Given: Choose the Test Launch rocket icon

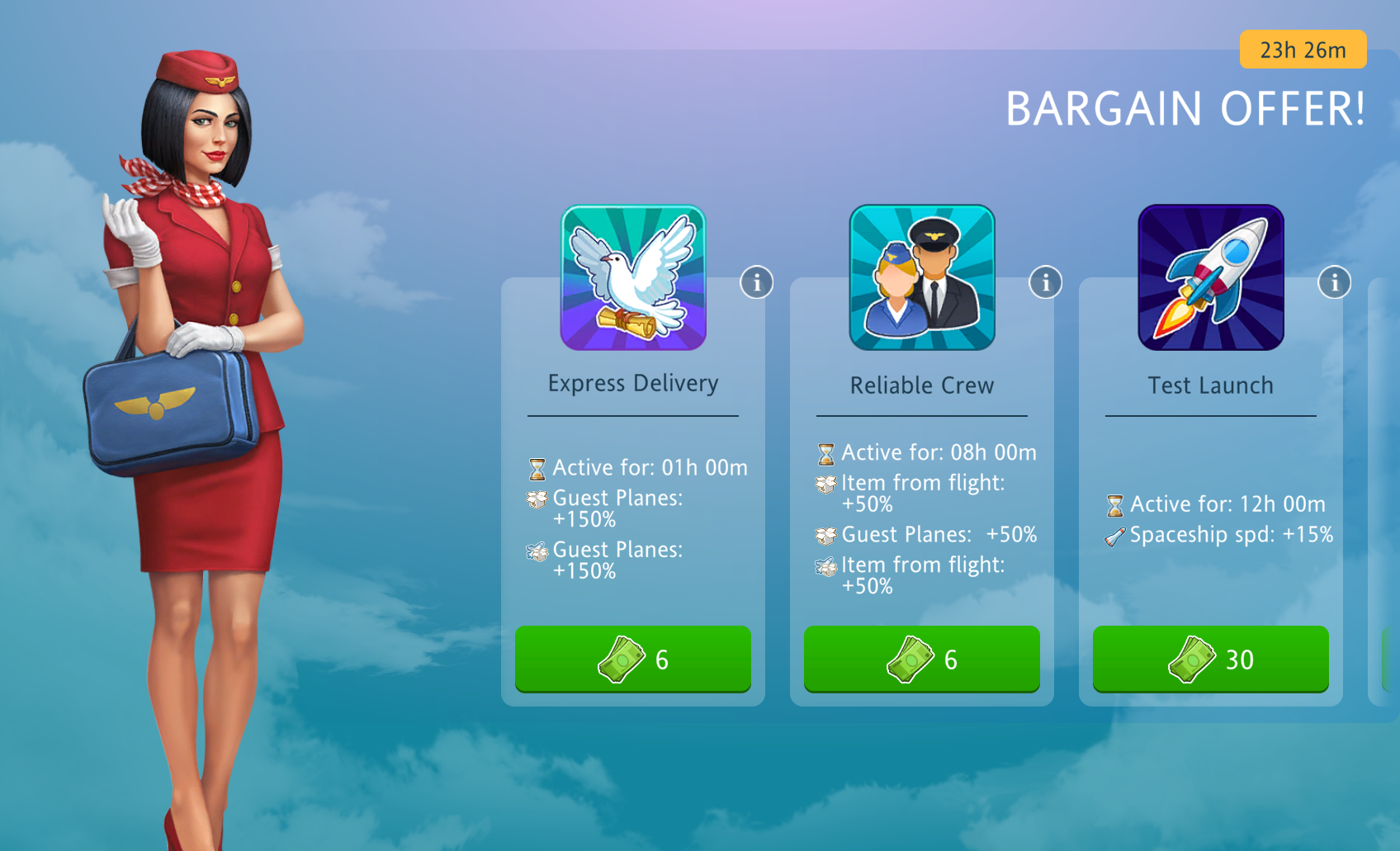Looking at the screenshot, I should tap(1211, 277).
